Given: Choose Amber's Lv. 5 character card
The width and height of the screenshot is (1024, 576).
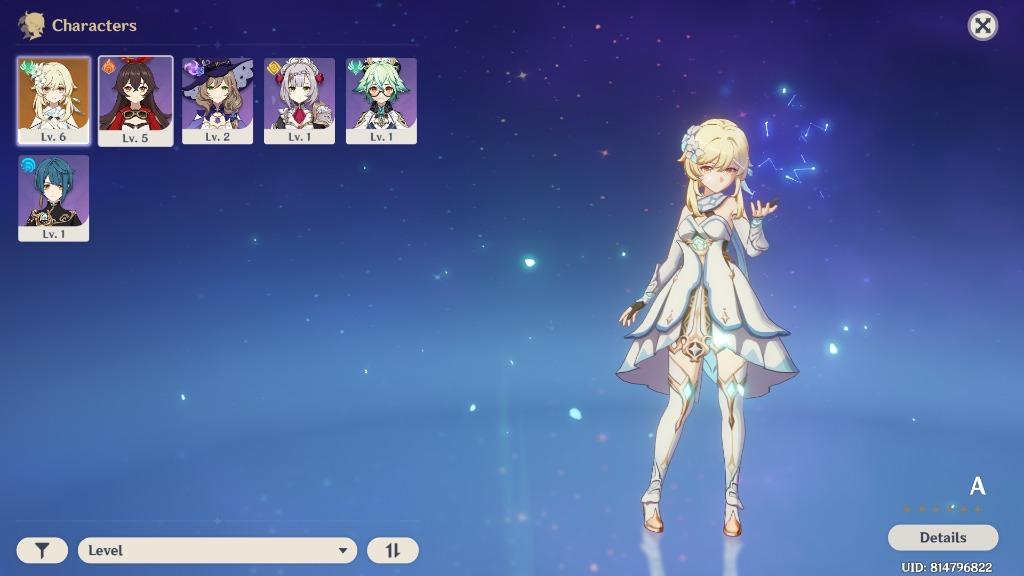Looking at the screenshot, I should 135,100.
